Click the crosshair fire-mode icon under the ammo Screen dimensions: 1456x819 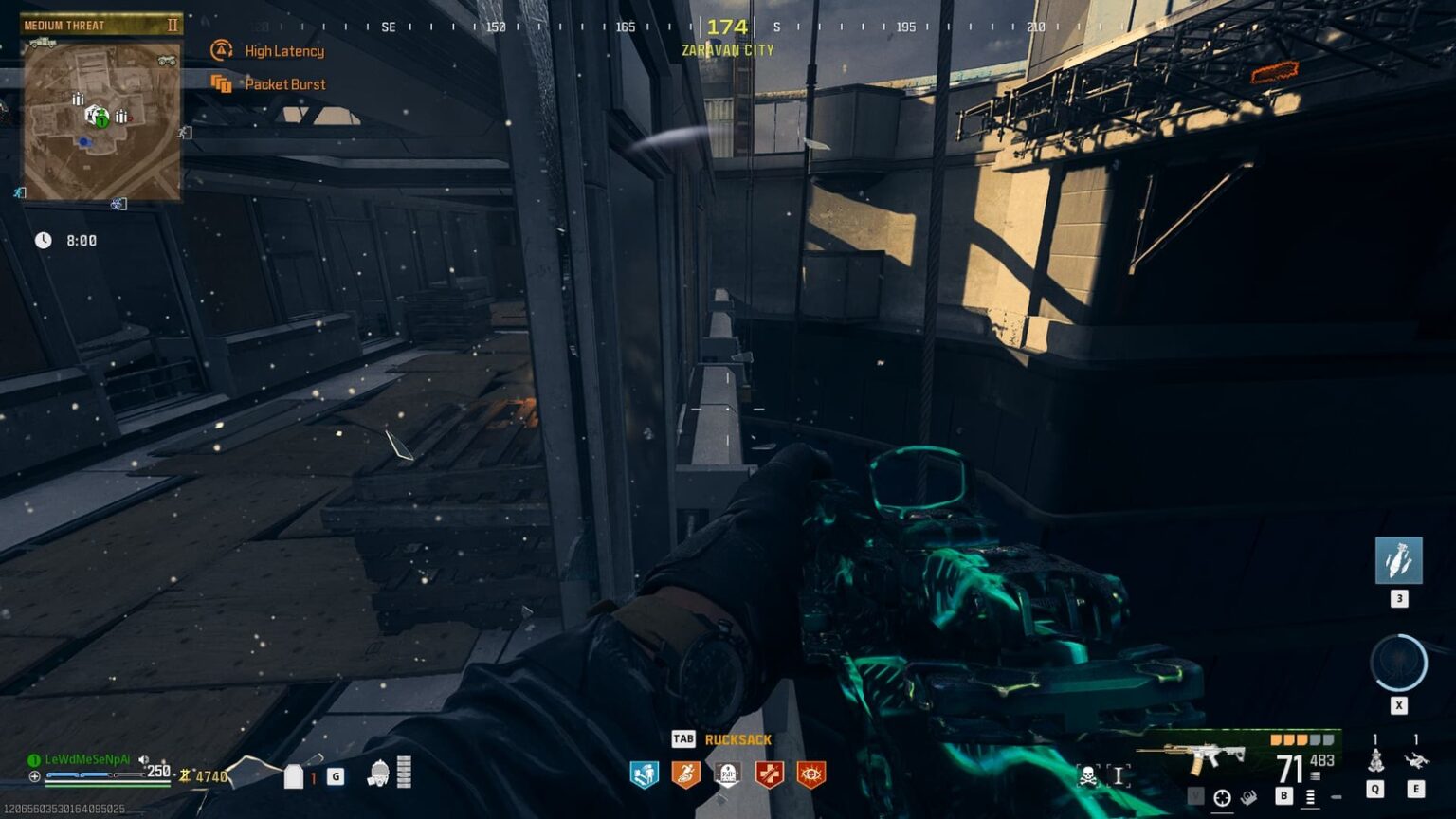1223,797
